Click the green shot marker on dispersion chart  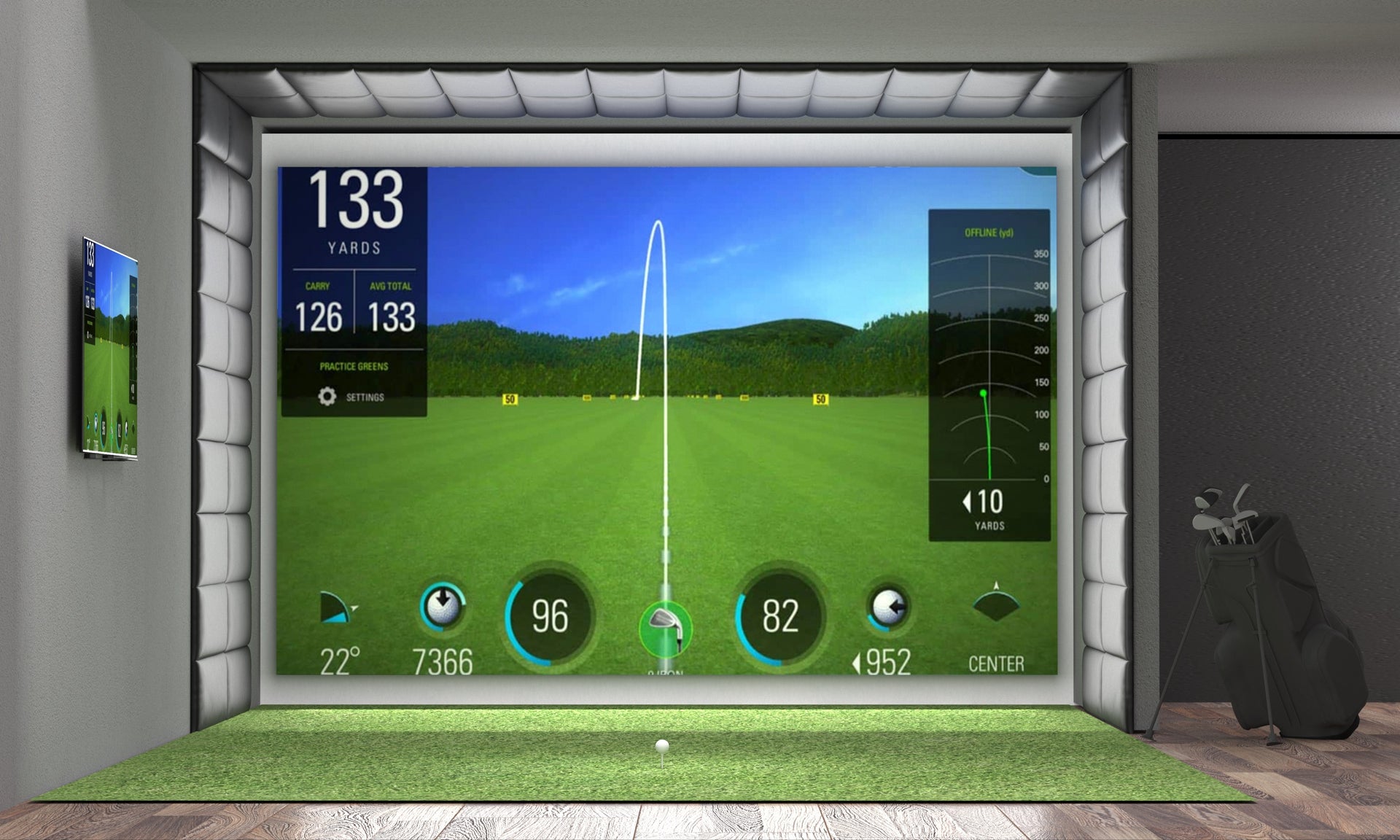coord(982,393)
